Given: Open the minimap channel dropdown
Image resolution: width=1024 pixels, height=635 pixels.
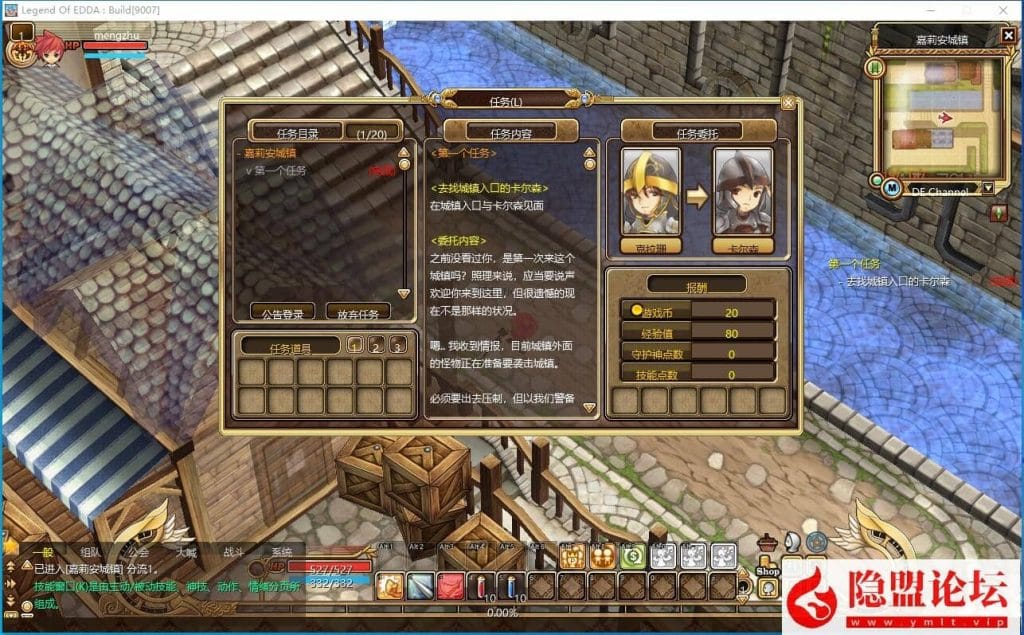Looking at the screenshot, I should [988, 188].
